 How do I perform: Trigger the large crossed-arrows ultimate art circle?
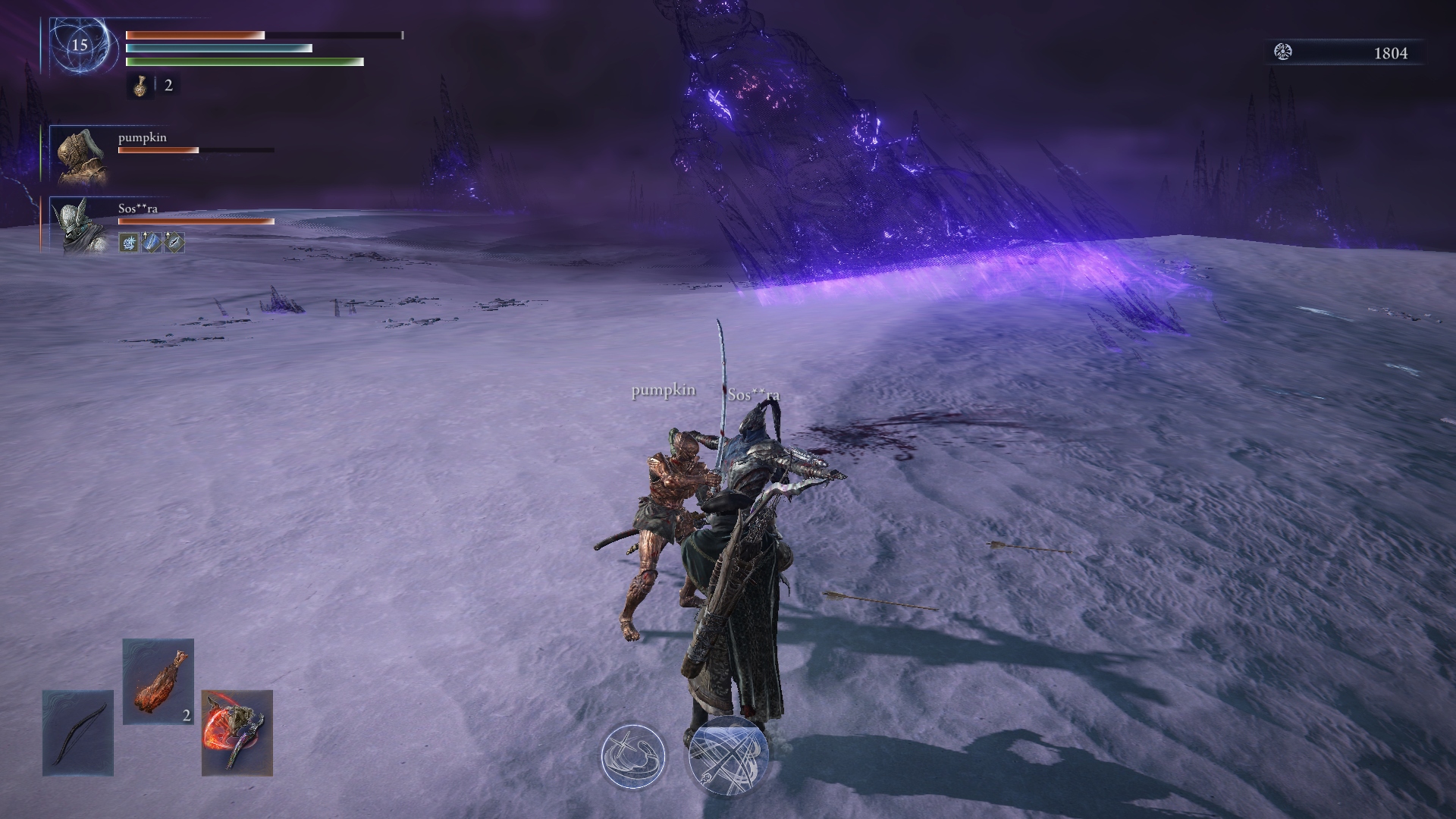click(x=727, y=756)
